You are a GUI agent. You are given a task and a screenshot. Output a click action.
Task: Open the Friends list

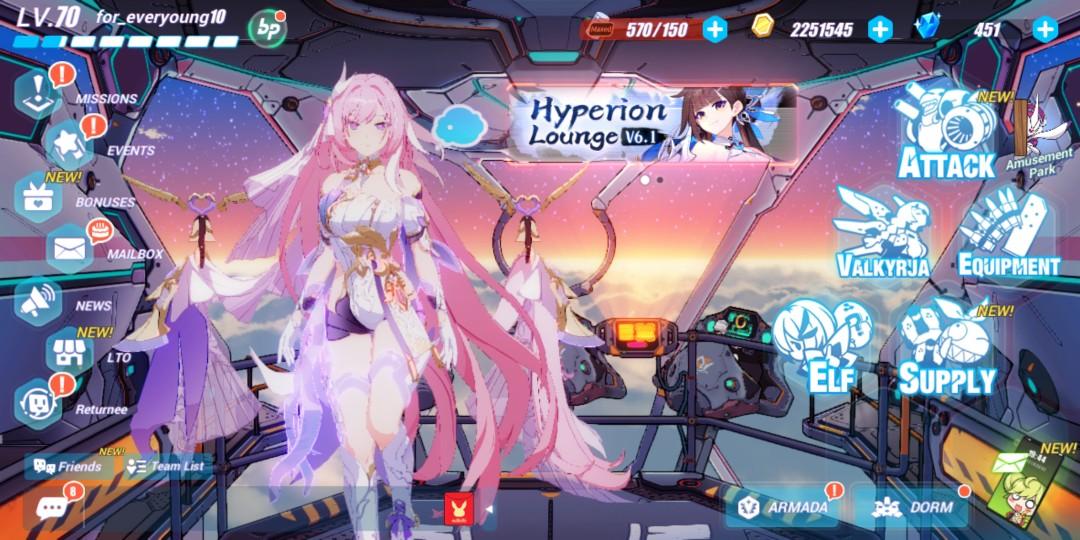(x=68, y=466)
